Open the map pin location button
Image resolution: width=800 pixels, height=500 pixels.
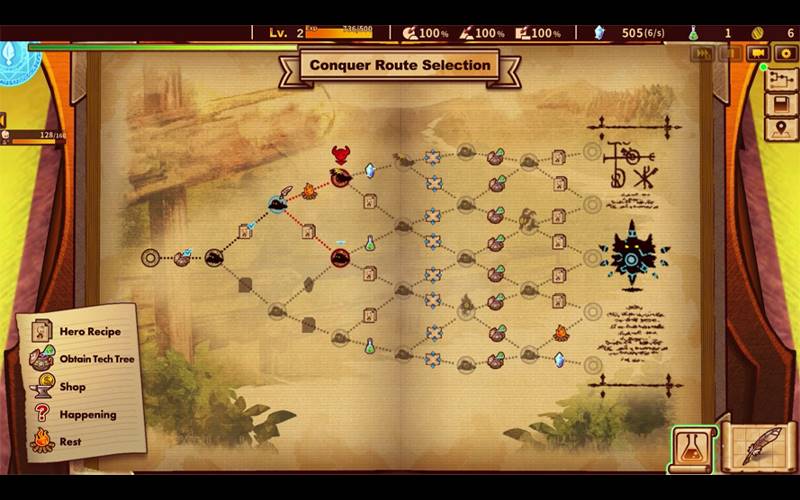pos(780,129)
